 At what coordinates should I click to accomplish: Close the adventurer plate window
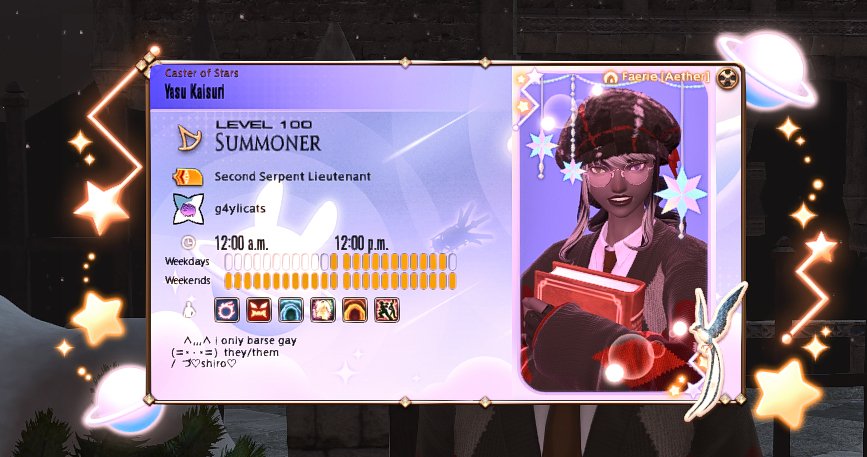(729, 78)
